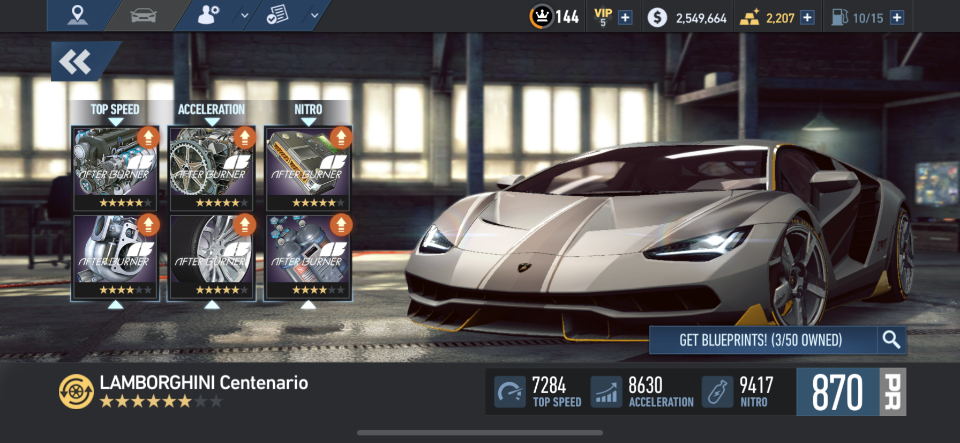
Task: Open the magnifier search beside Get Blueprints
Action: [x=892, y=340]
